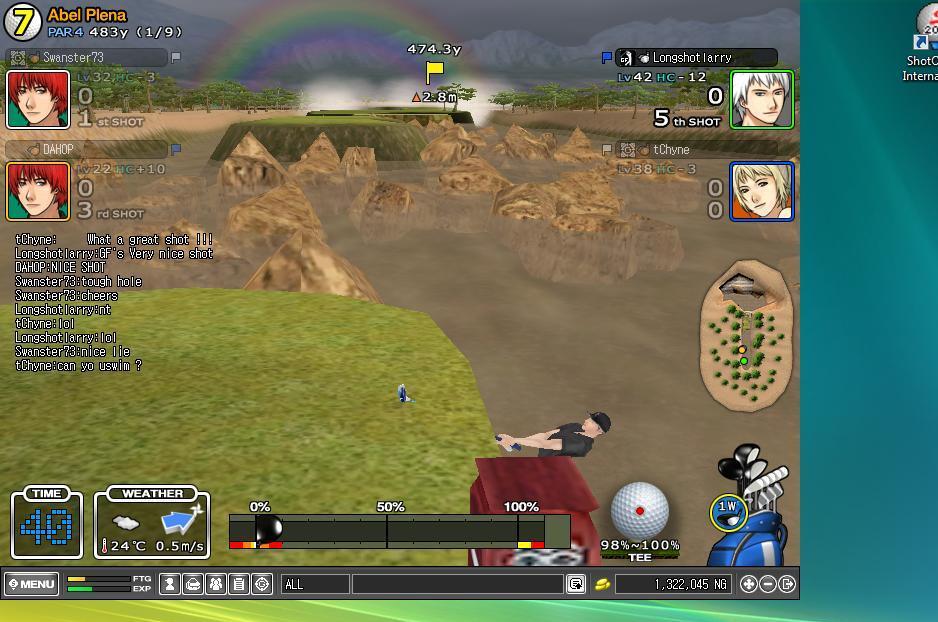The width and height of the screenshot is (938, 622).
Task: Open the ALL chat channel selector
Action: click(315, 584)
